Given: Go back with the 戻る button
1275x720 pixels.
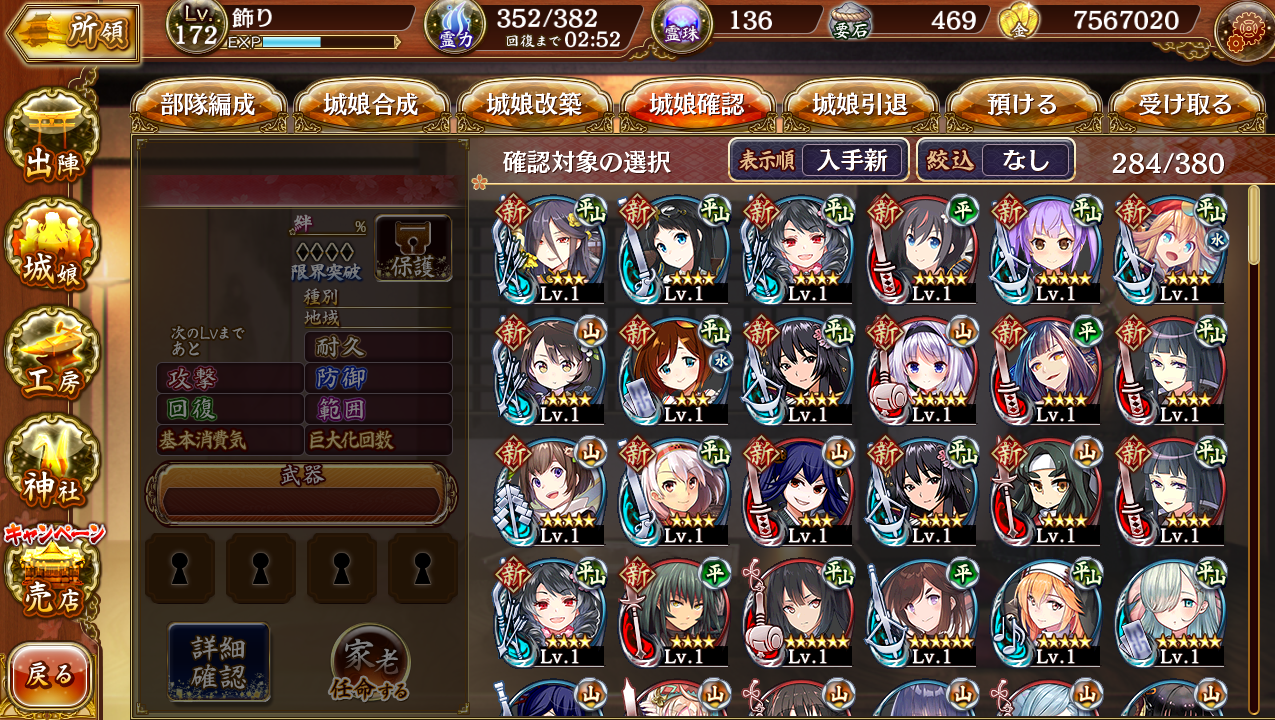Looking at the screenshot, I should click(50, 676).
